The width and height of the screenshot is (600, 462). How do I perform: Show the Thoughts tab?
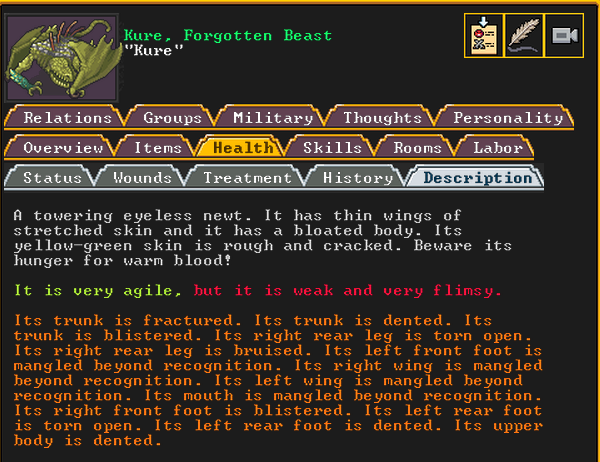click(x=382, y=118)
